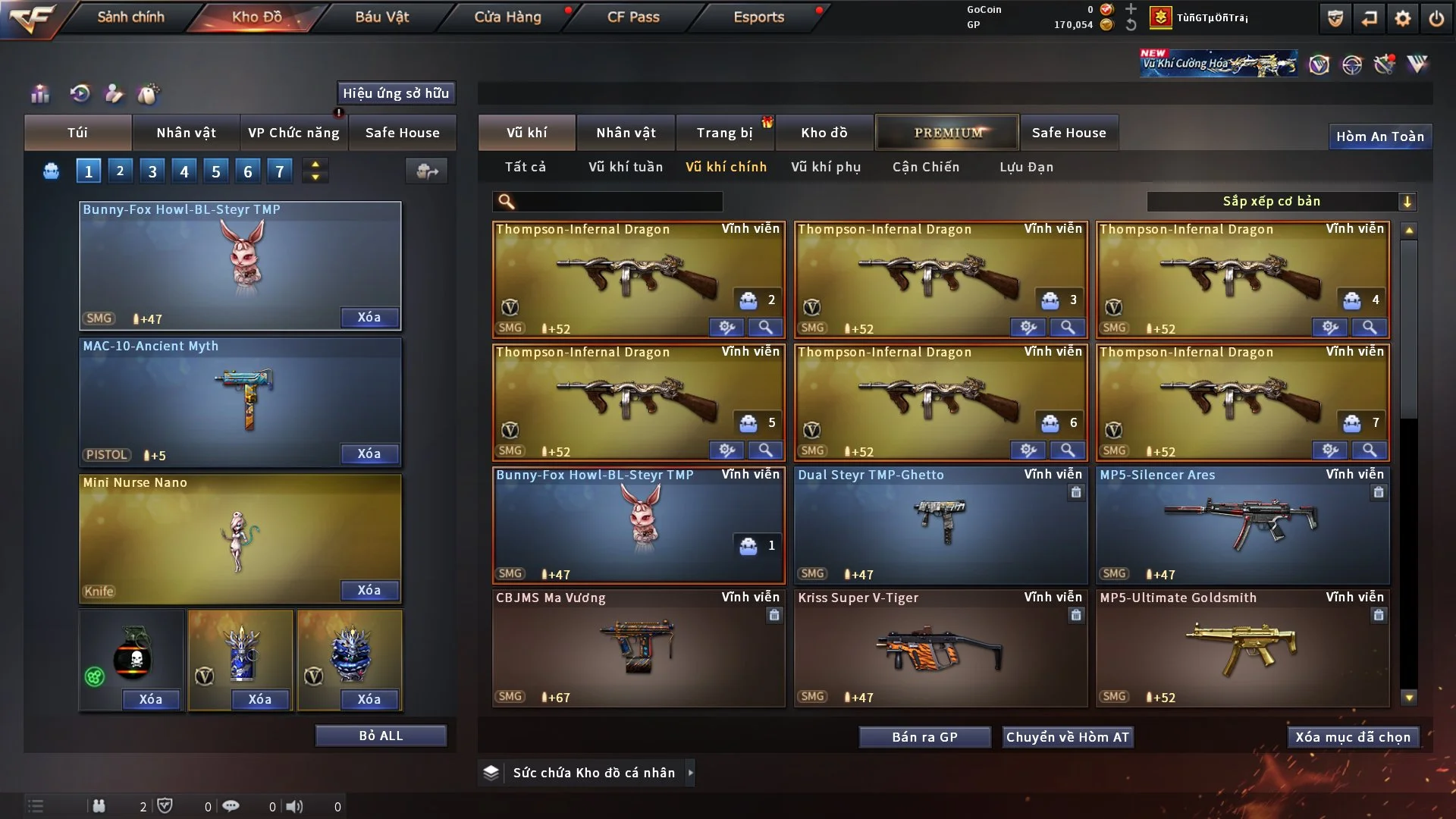This screenshot has height=819, width=1456.
Task: Pick the Dual Steyr TMP-Ghetto card
Action: pos(940,526)
